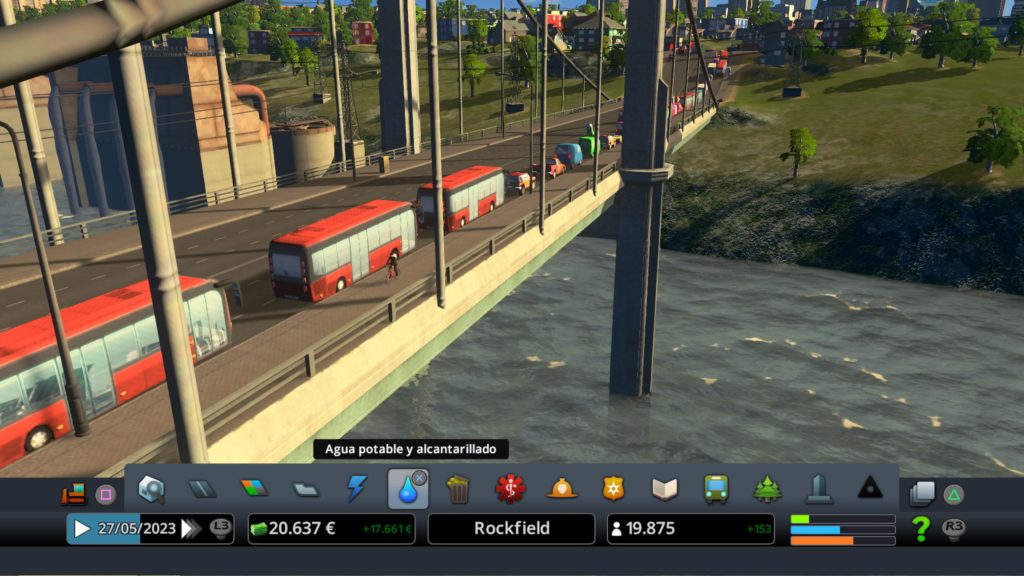Open the electricity lightning bolt menu

[x=357, y=489]
